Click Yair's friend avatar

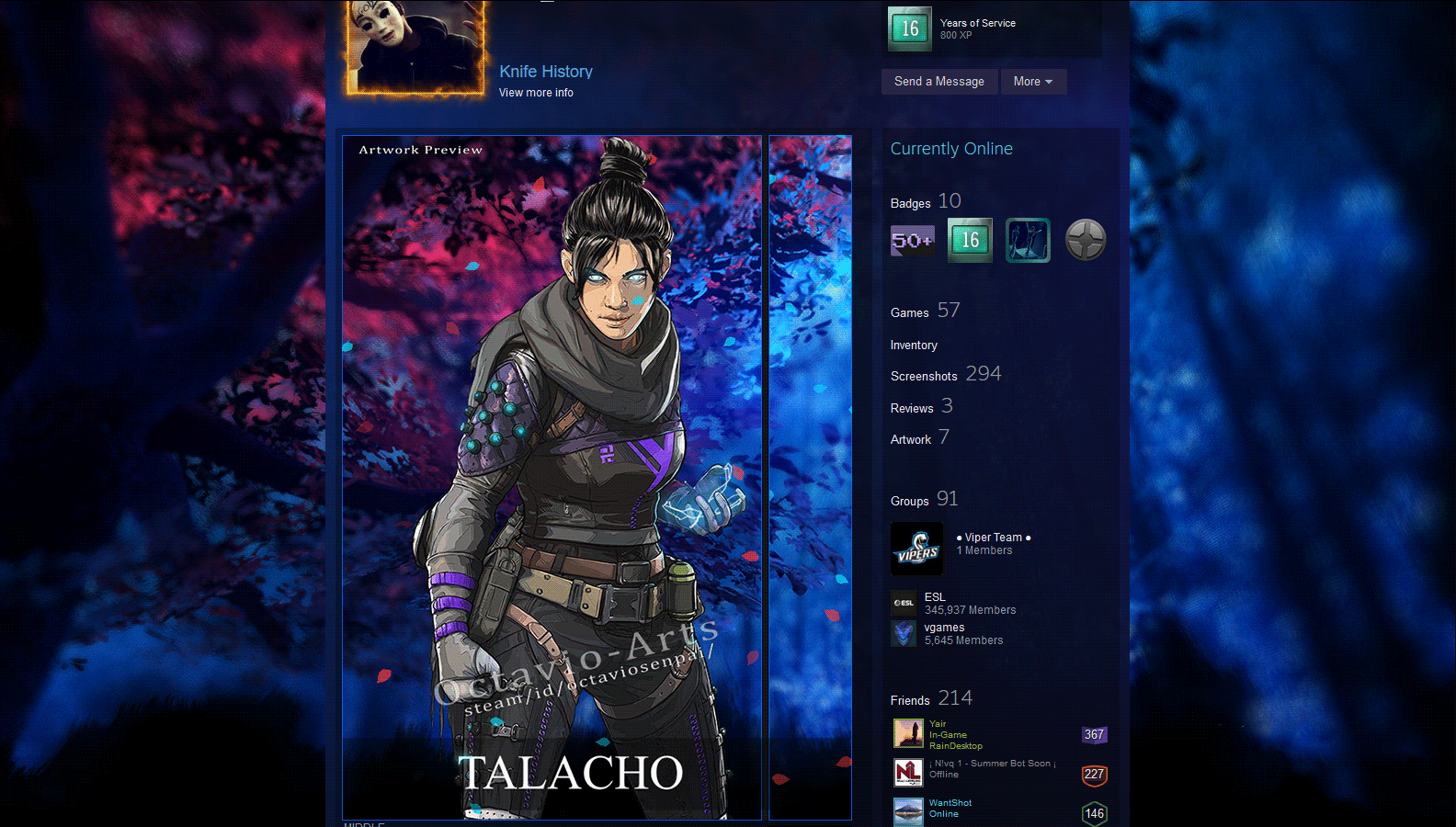[x=908, y=733]
